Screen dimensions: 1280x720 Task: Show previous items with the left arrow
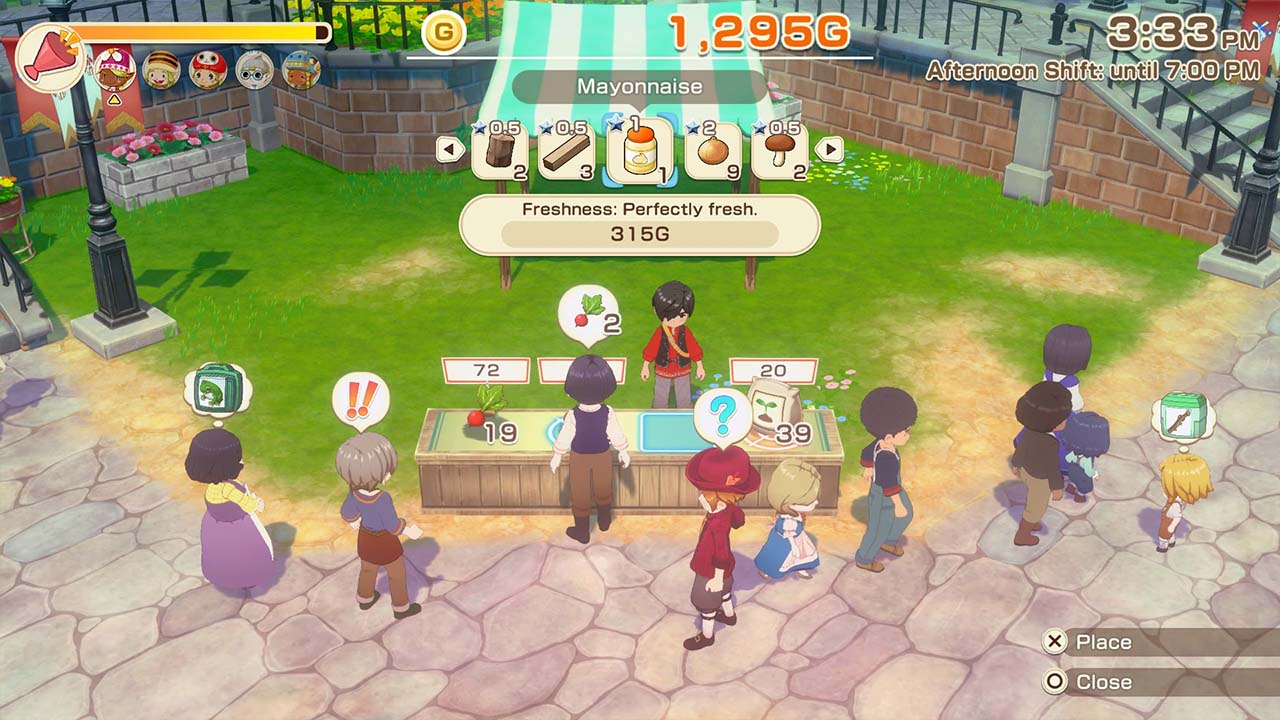tap(451, 150)
